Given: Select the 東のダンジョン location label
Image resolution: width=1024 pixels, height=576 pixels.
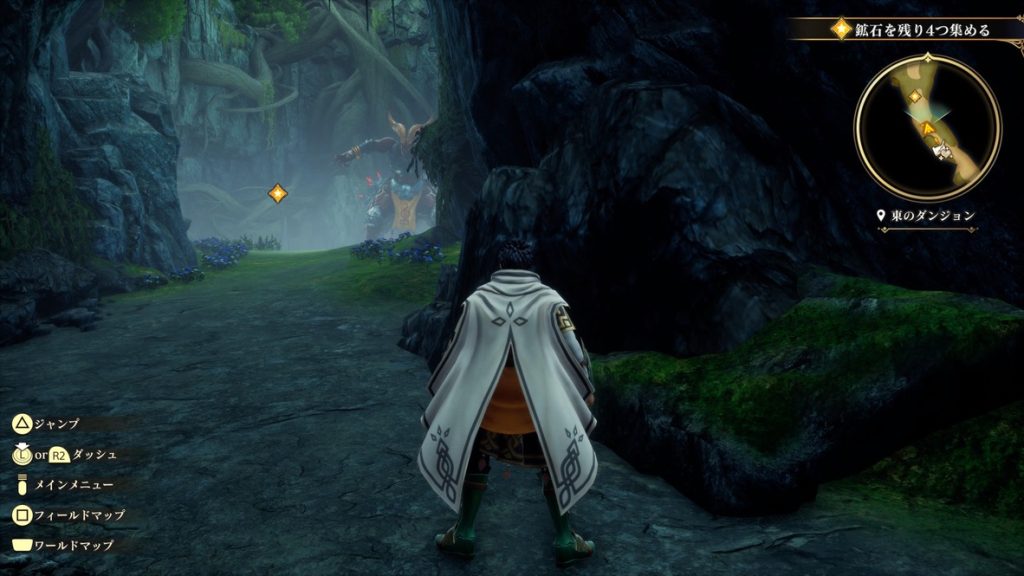Looking at the screenshot, I should point(925,215).
